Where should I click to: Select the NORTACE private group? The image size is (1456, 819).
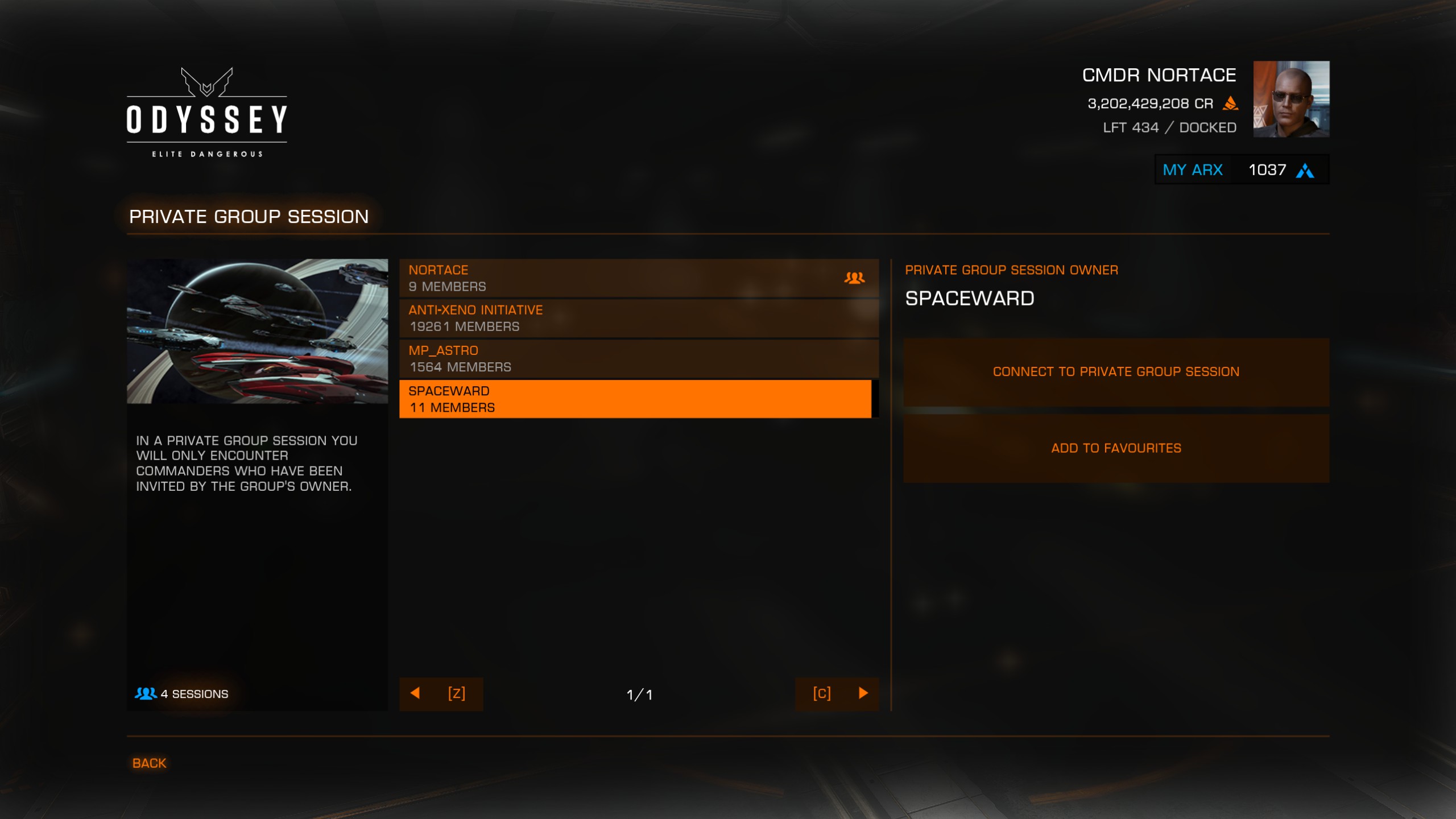click(638, 278)
